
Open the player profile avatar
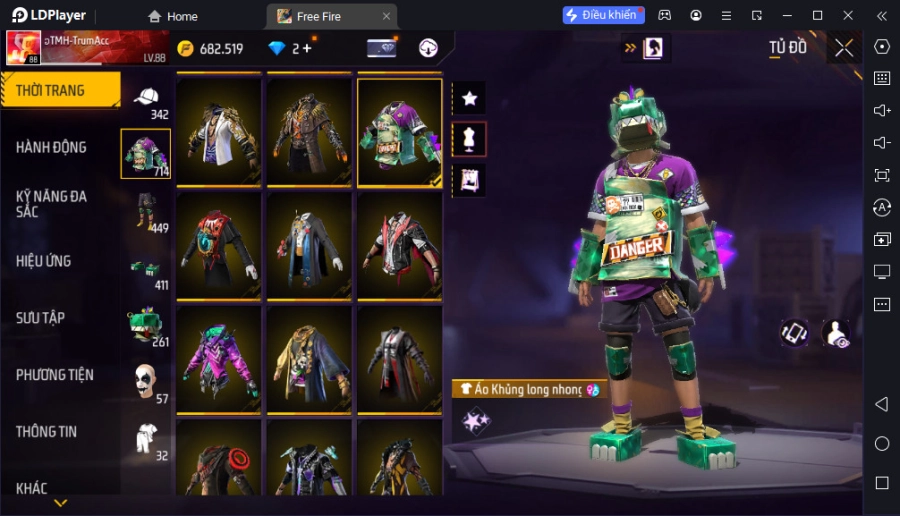click(23, 48)
